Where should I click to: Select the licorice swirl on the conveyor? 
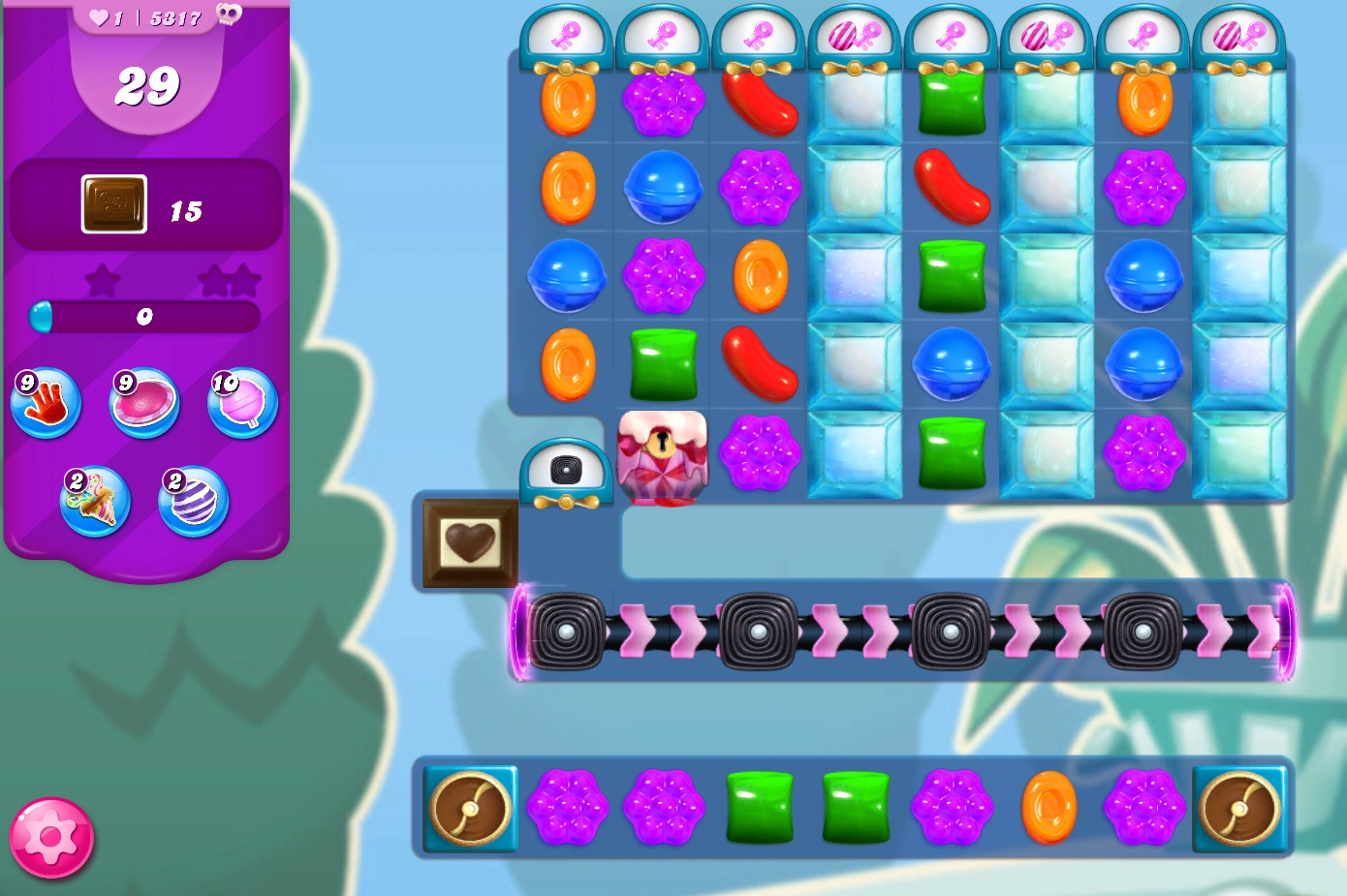(567, 634)
